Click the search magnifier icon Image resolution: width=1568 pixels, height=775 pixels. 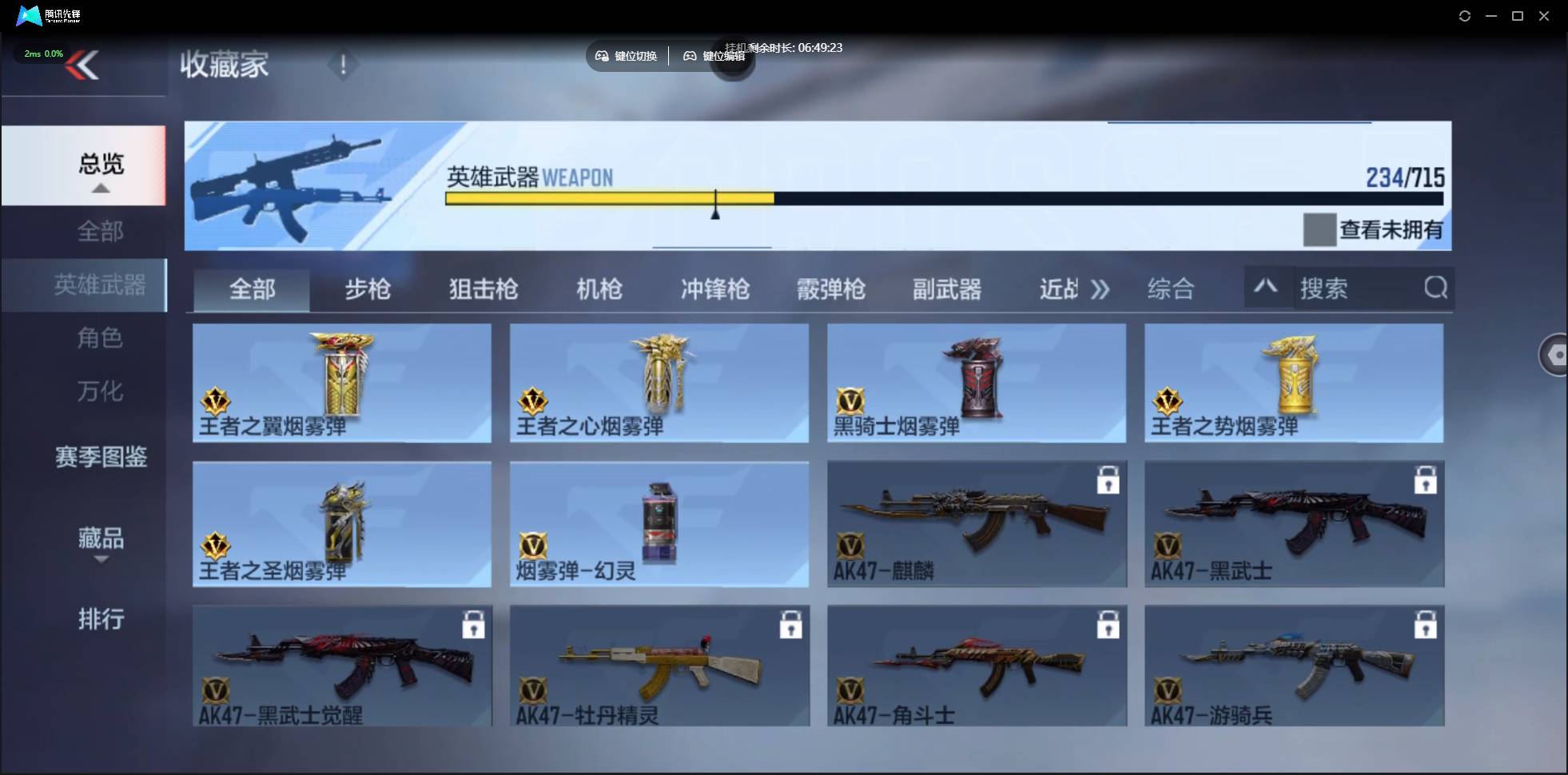pos(1436,288)
